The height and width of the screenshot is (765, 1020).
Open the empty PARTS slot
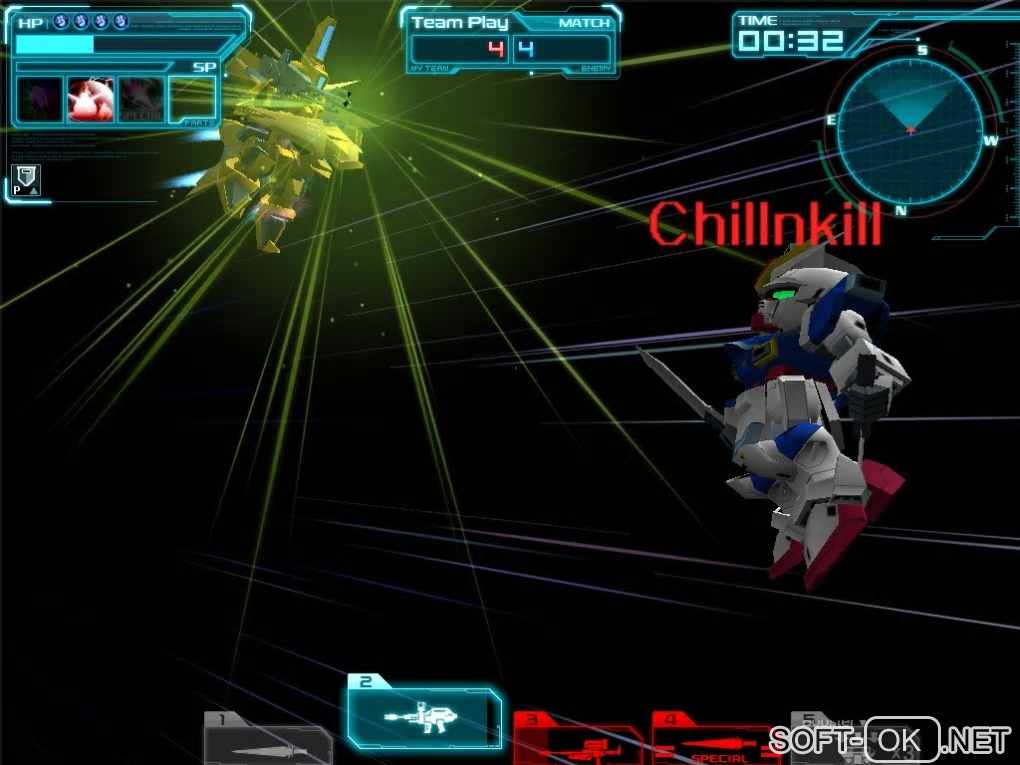192,99
